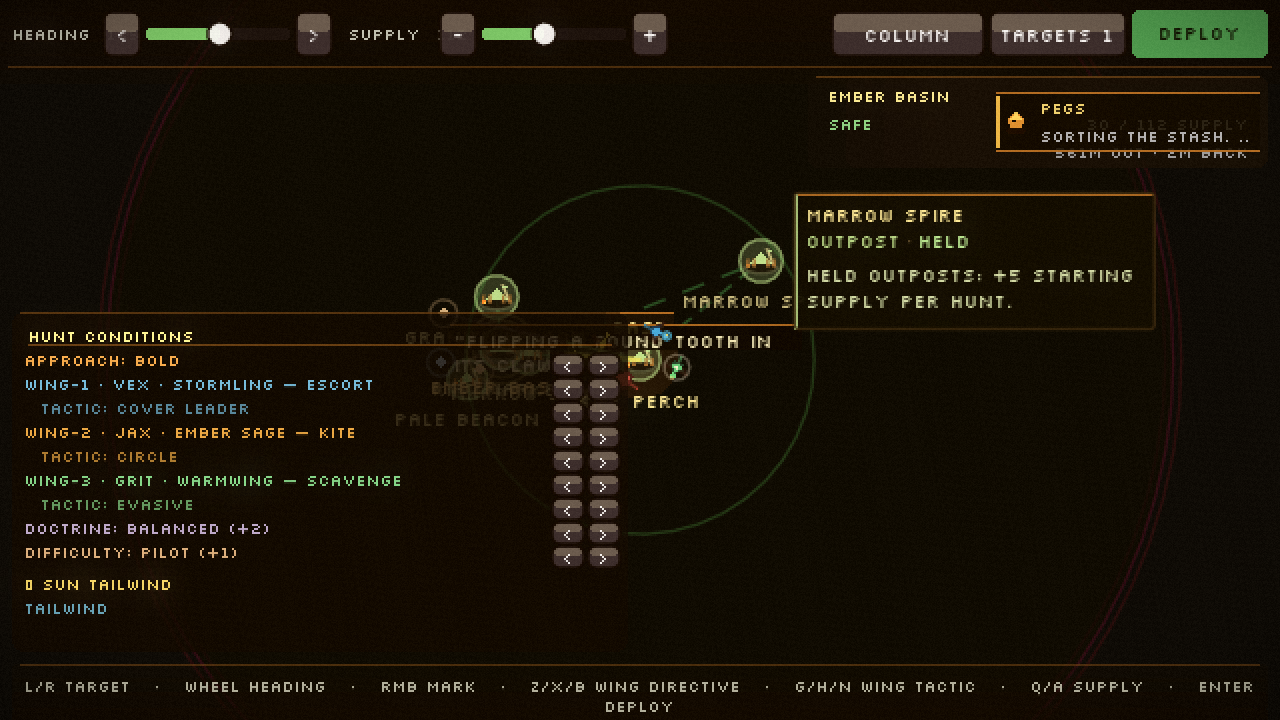This screenshot has height=720, width=1280.
Task: Click the right arrow on the Wing-1 tactic row
Action: pos(604,414)
